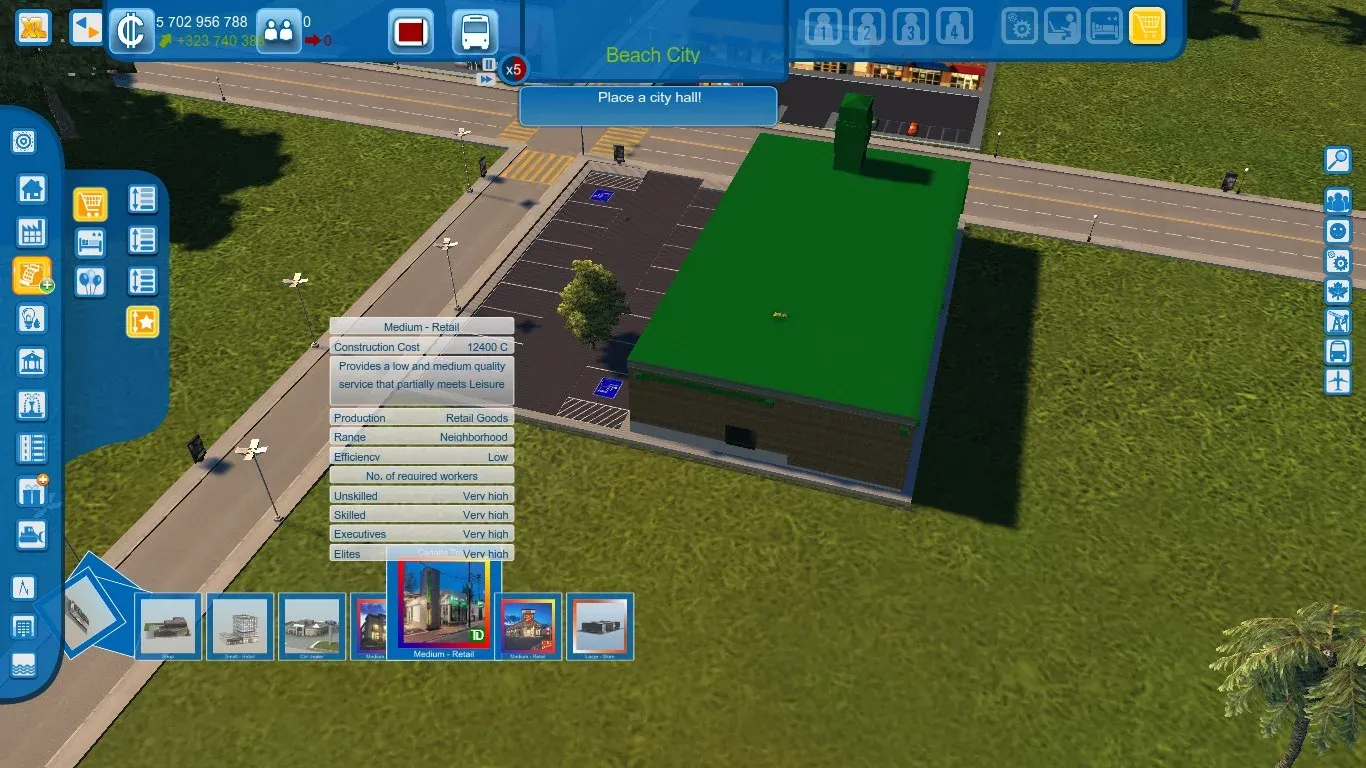Image resolution: width=1366 pixels, height=768 pixels.
Task: Click the magnifying glass search icon
Action: [x=1337, y=160]
